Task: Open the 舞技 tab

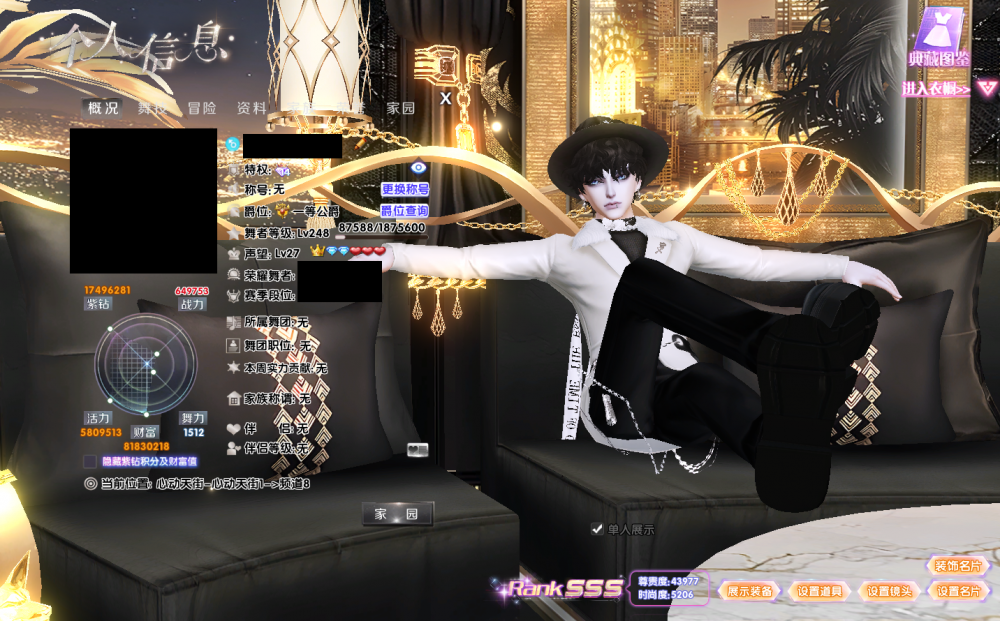Action: pos(152,108)
